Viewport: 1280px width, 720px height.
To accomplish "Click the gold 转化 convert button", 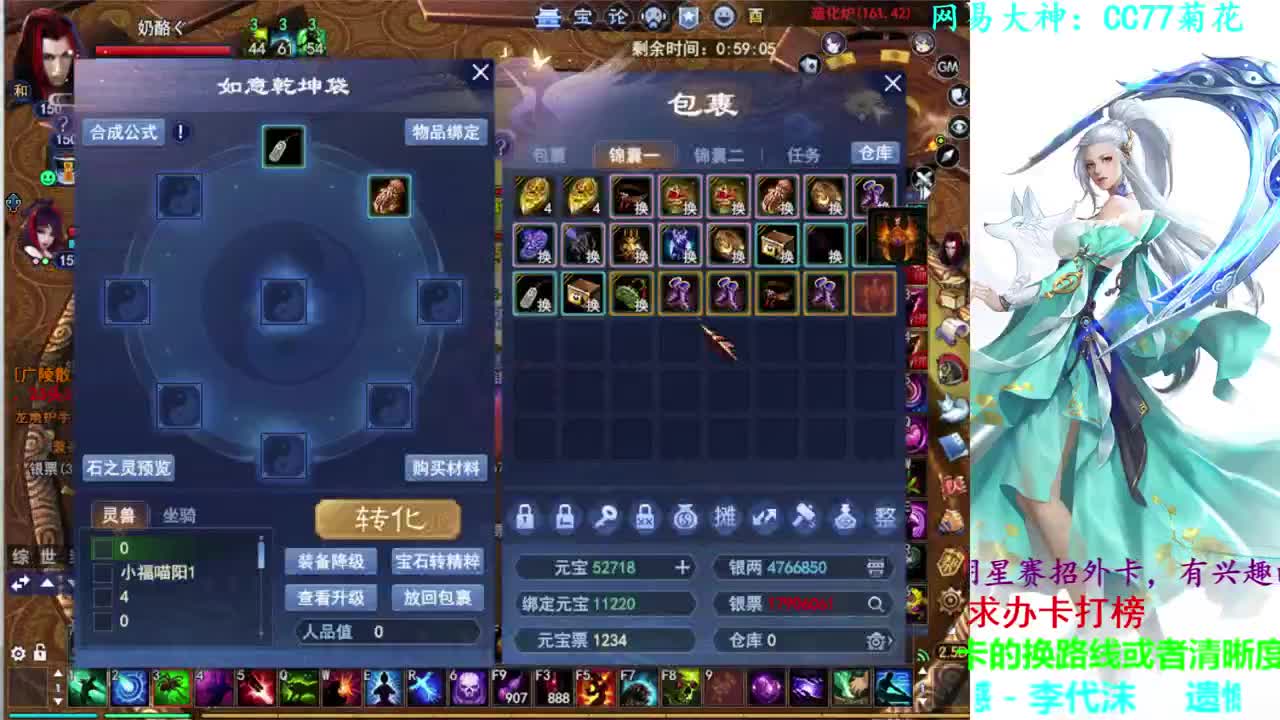I will 387,518.
